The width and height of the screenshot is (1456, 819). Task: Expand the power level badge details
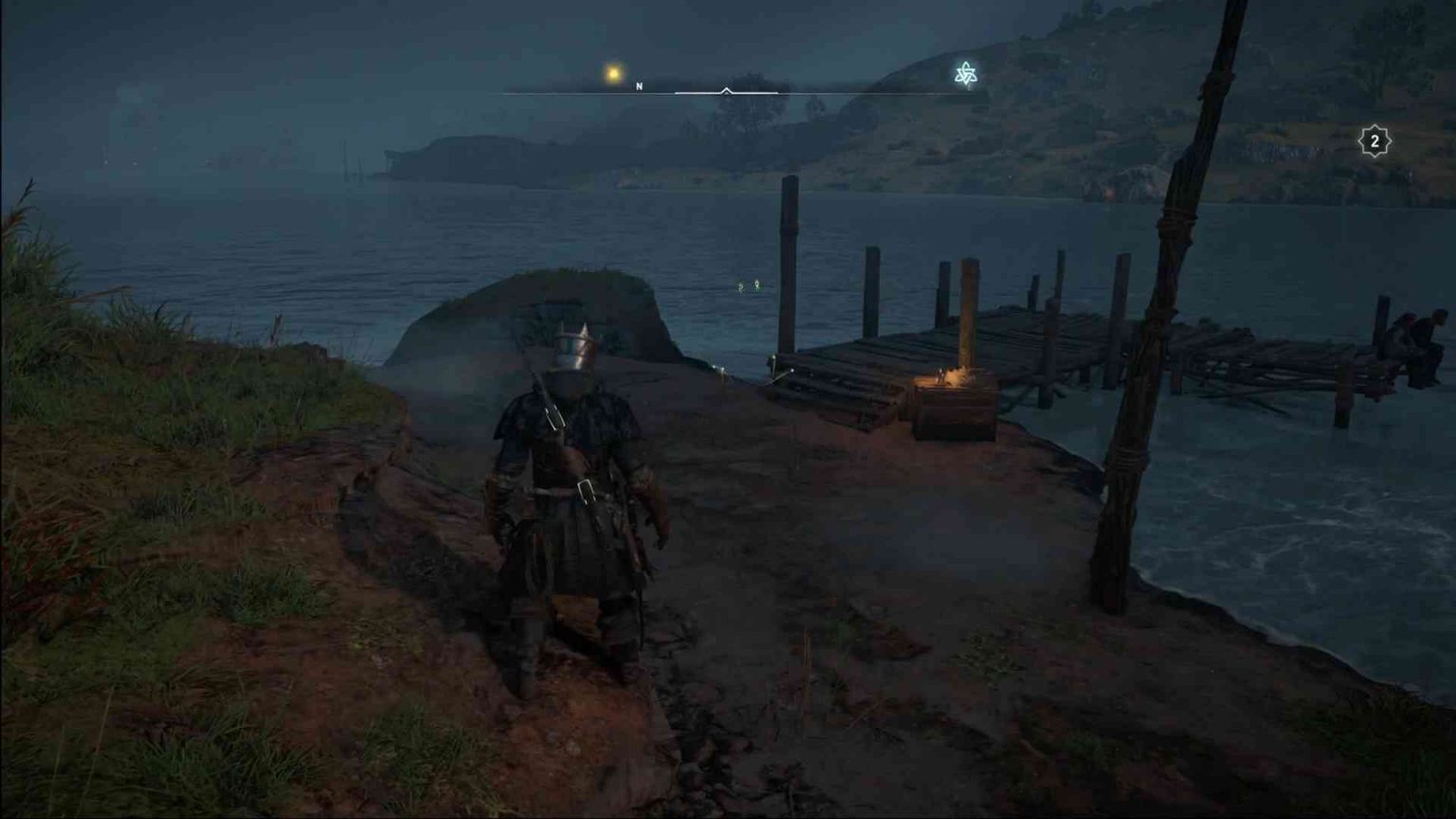1374,140
